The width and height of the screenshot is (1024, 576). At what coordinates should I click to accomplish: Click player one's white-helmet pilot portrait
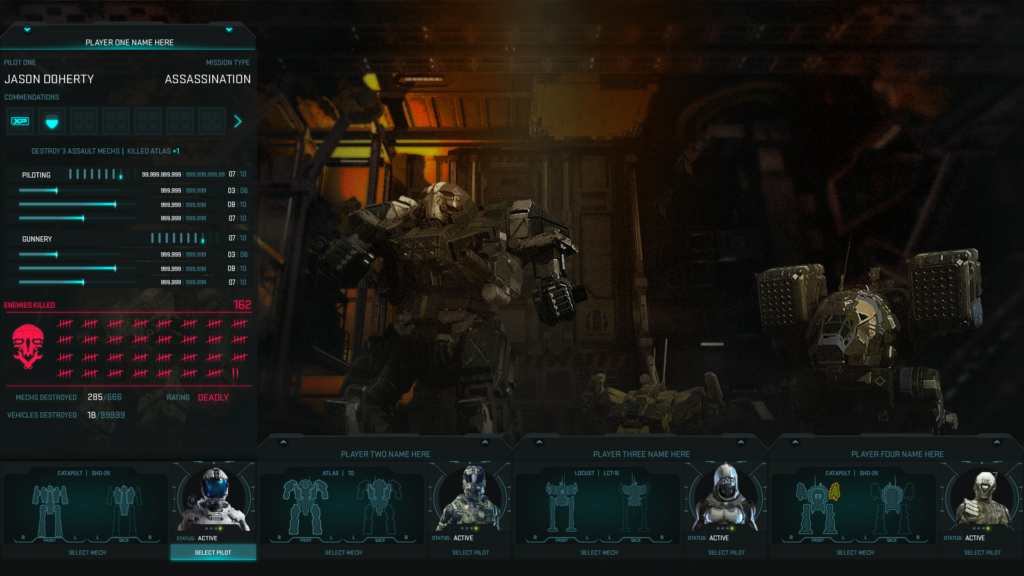[212, 496]
